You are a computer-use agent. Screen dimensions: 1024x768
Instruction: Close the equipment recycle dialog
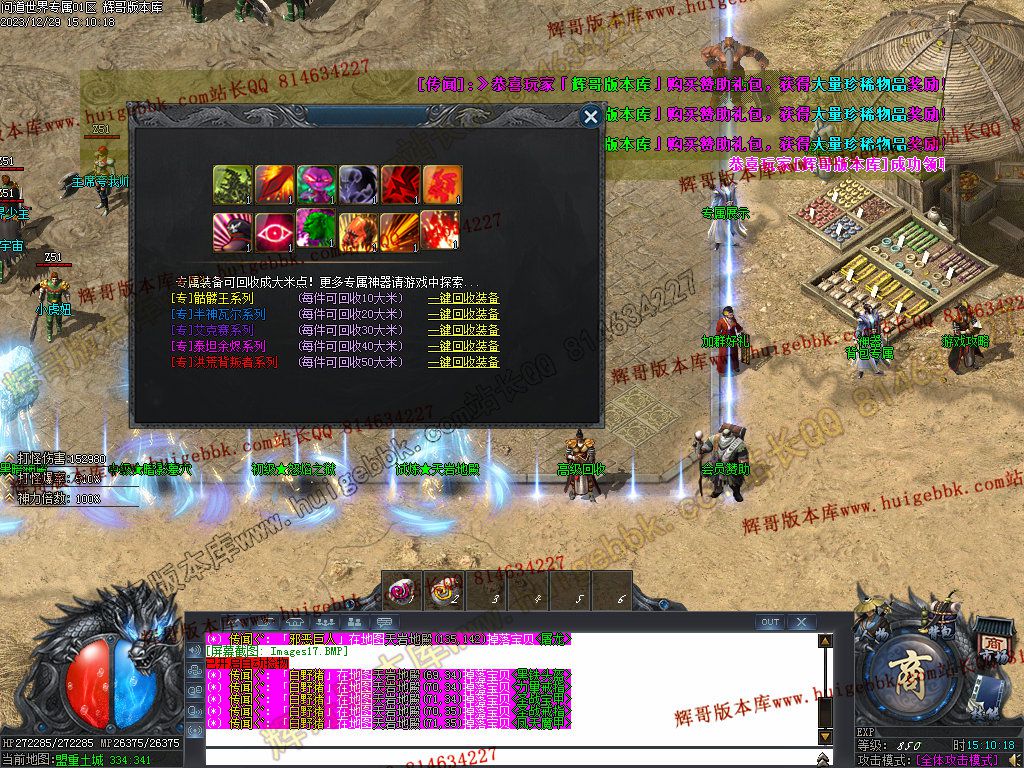pyautogui.click(x=591, y=117)
